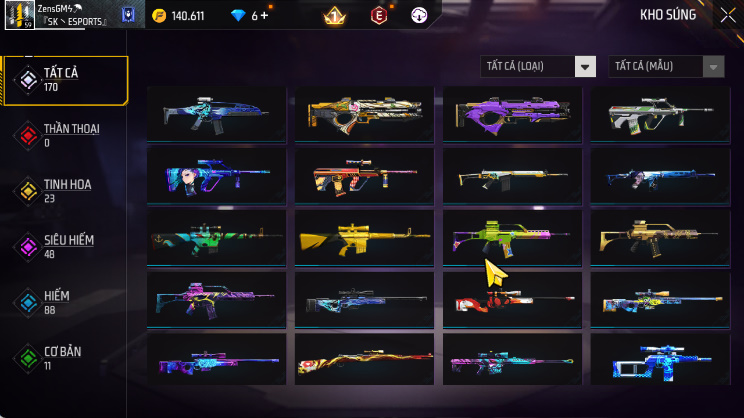Select the orange flame-patterned rifle skin
Viewport: 744px width, 418px height.
[x=364, y=362]
